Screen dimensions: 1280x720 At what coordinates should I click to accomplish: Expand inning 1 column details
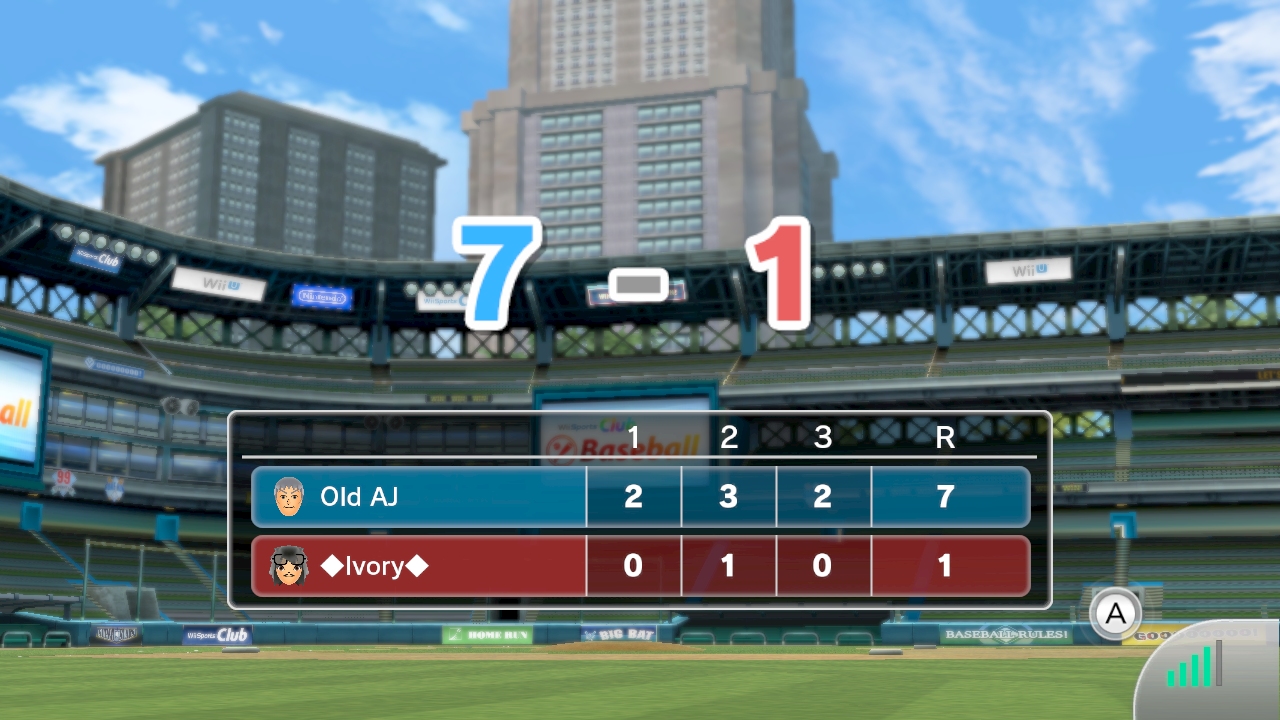(x=632, y=437)
